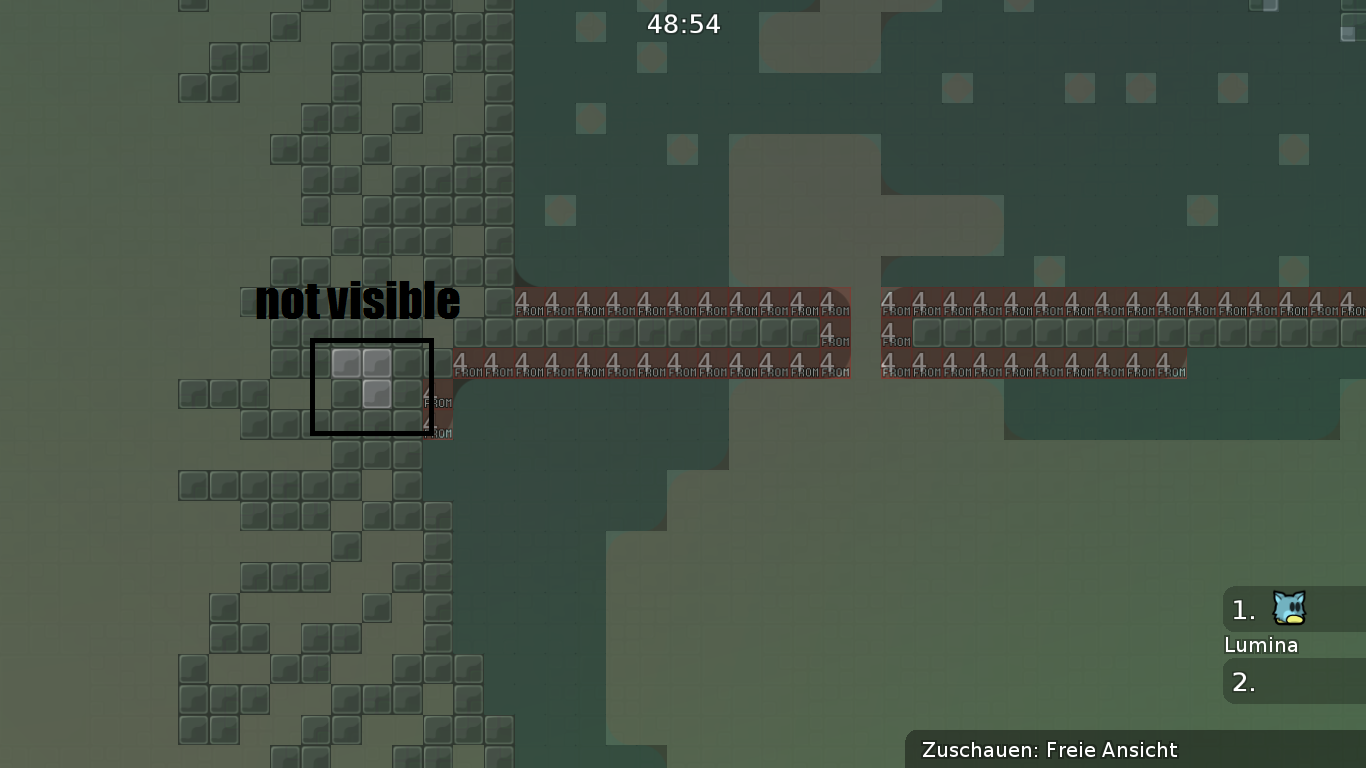Image resolution: width=1366 pixels, height=768 pixels.
Task: Expand the '1.' rank entry
Action: click(x=1242, y=610)
